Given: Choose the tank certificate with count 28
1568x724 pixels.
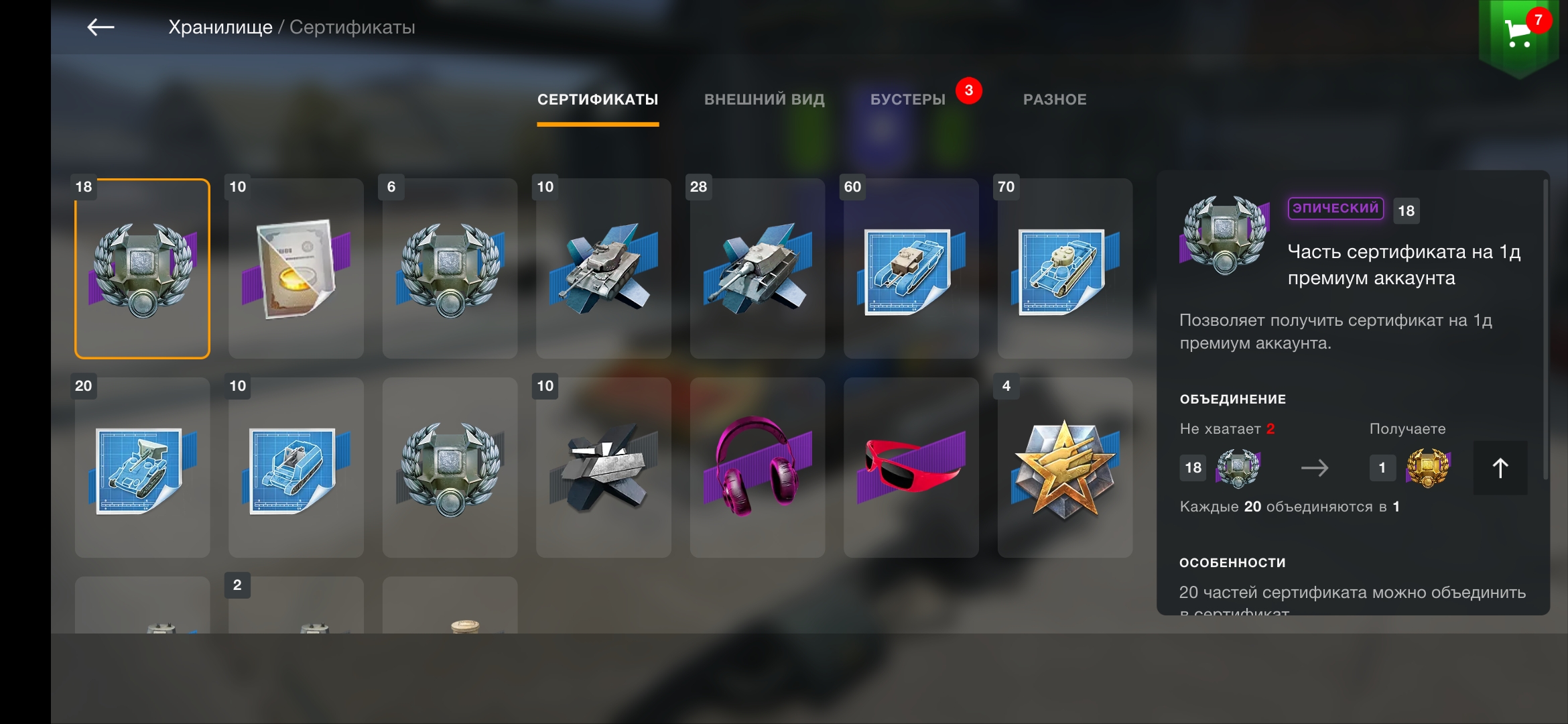Looking at the screenshot, I should coord(757,269).
